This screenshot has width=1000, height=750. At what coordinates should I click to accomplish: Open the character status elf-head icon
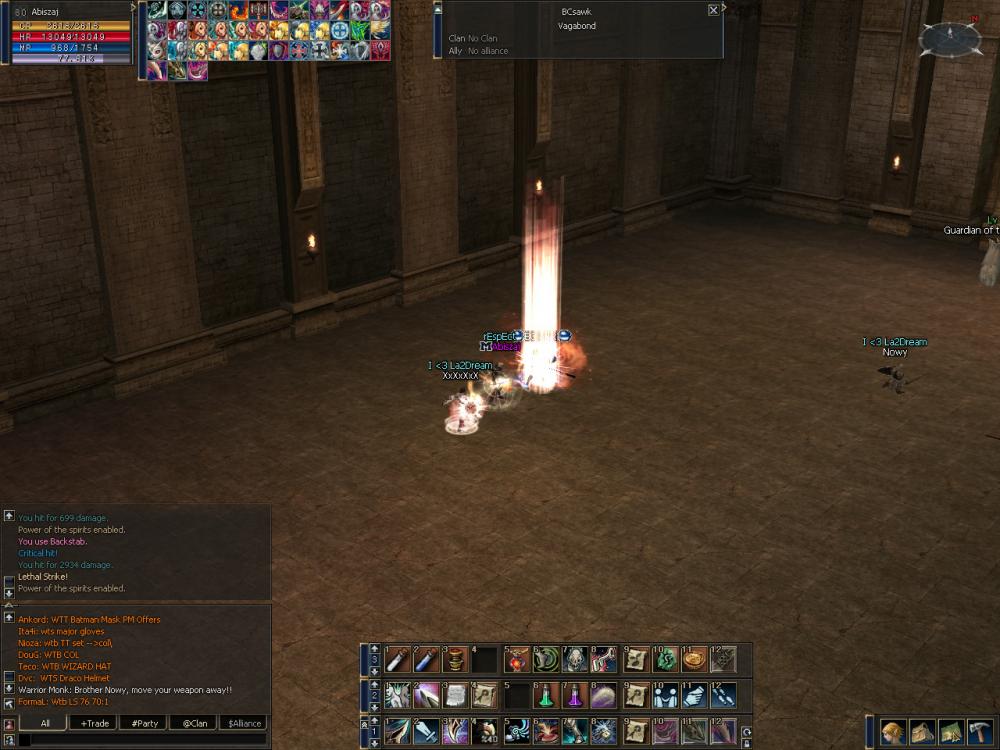(893, 732)
